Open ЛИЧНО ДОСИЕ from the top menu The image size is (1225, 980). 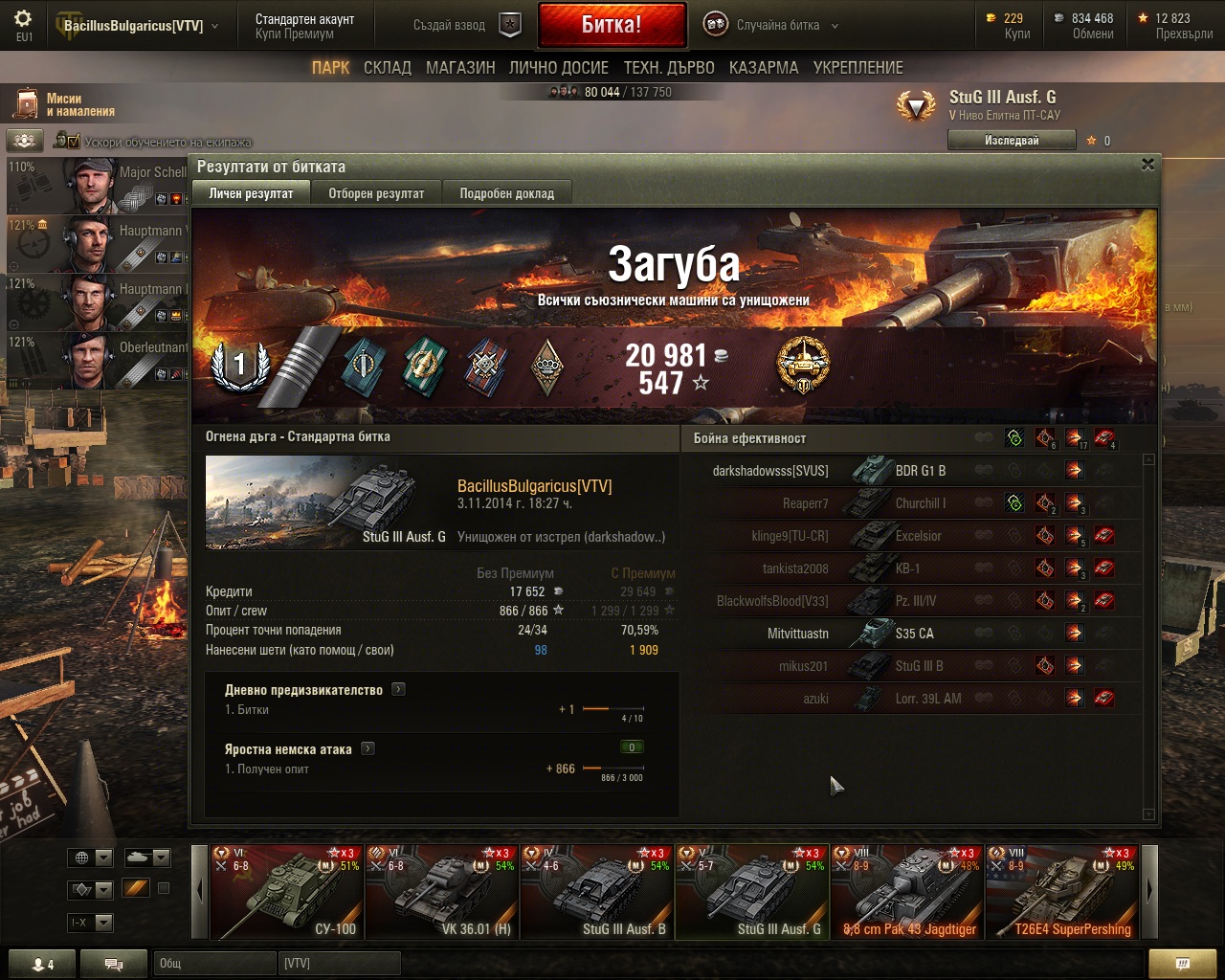tap(559, 68)
